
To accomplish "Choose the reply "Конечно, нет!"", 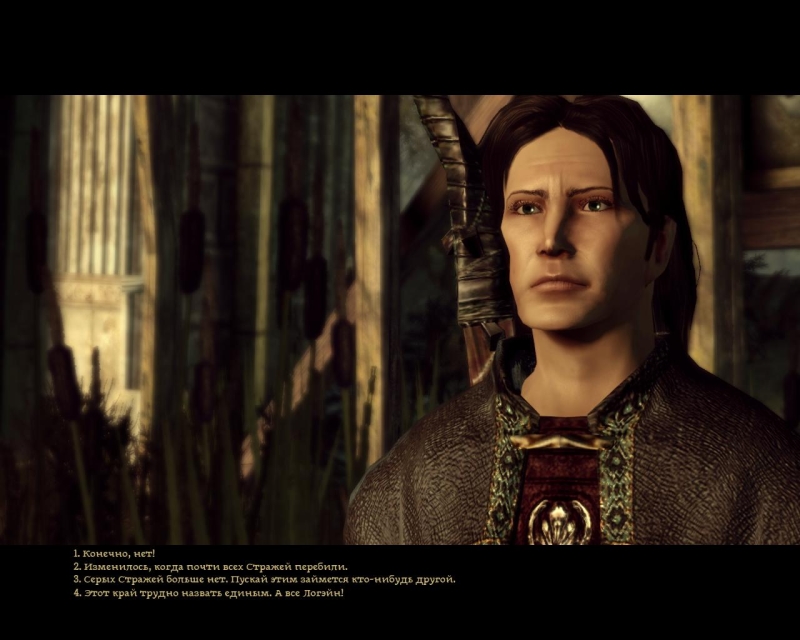I will point(115,553).
